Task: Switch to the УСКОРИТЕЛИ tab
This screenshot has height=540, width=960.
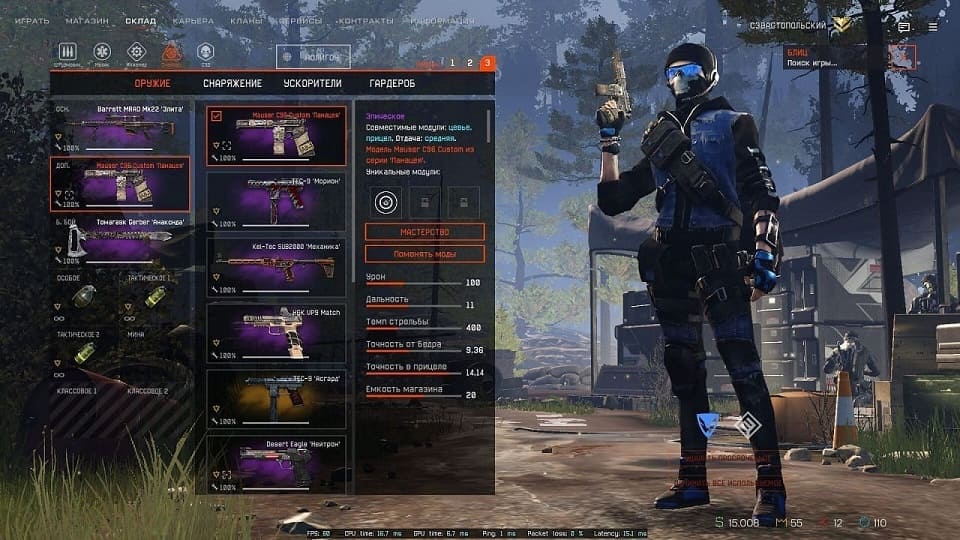Action: coord(313,84)
